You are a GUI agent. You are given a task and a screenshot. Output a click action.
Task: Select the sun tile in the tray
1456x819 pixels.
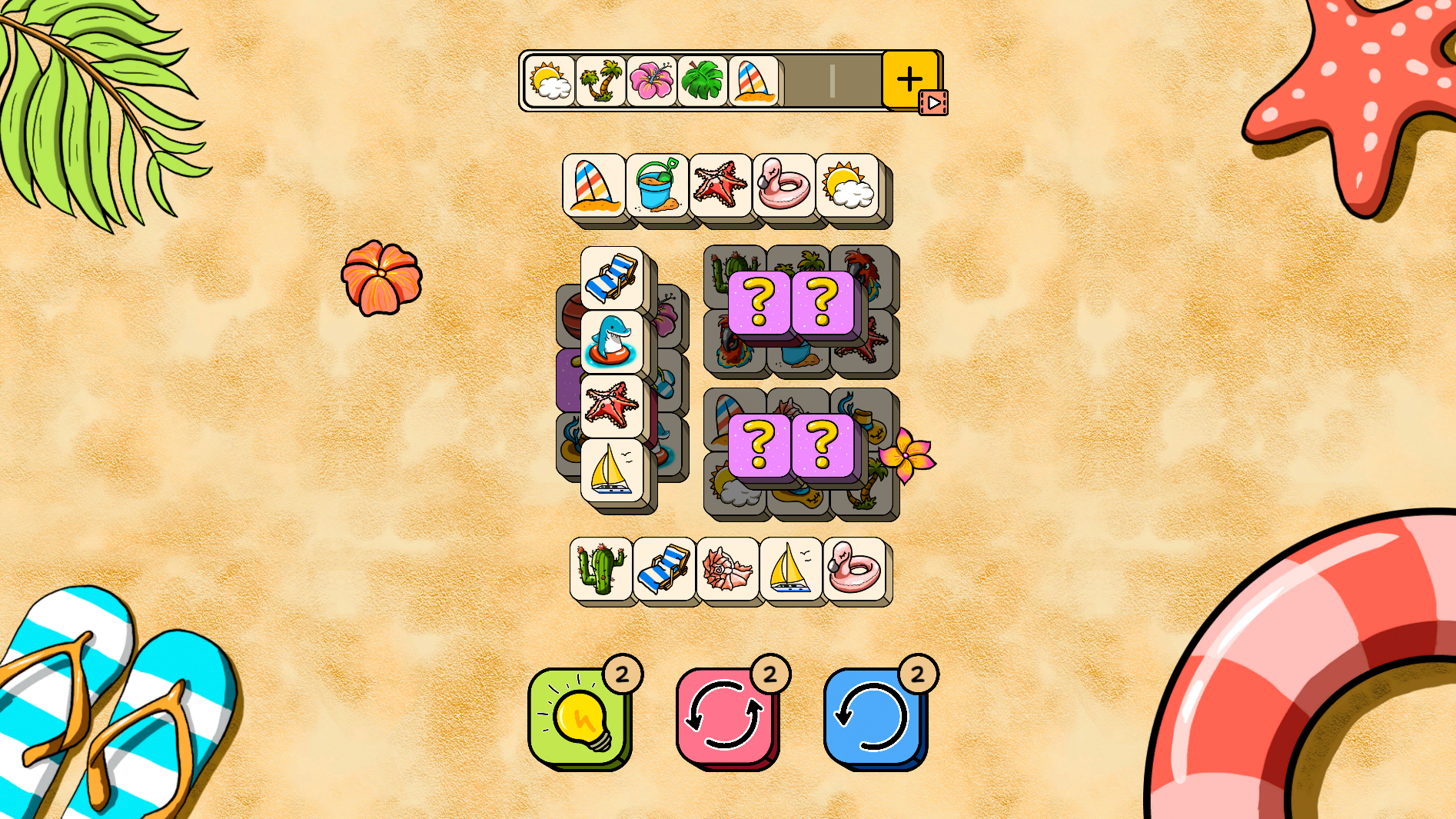[x=550, y=81]
